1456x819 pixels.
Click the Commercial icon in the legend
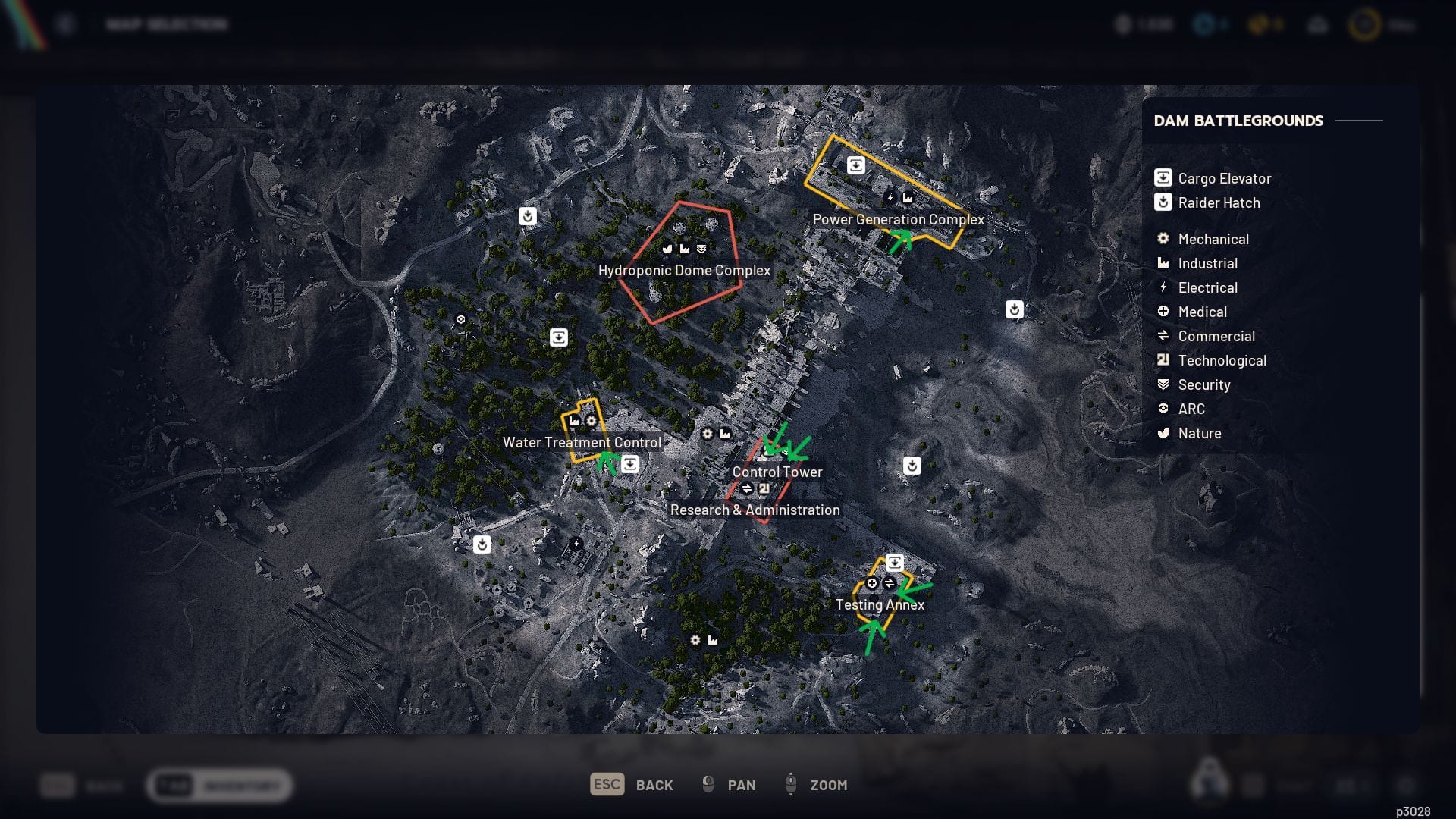tap(1163, 336)
